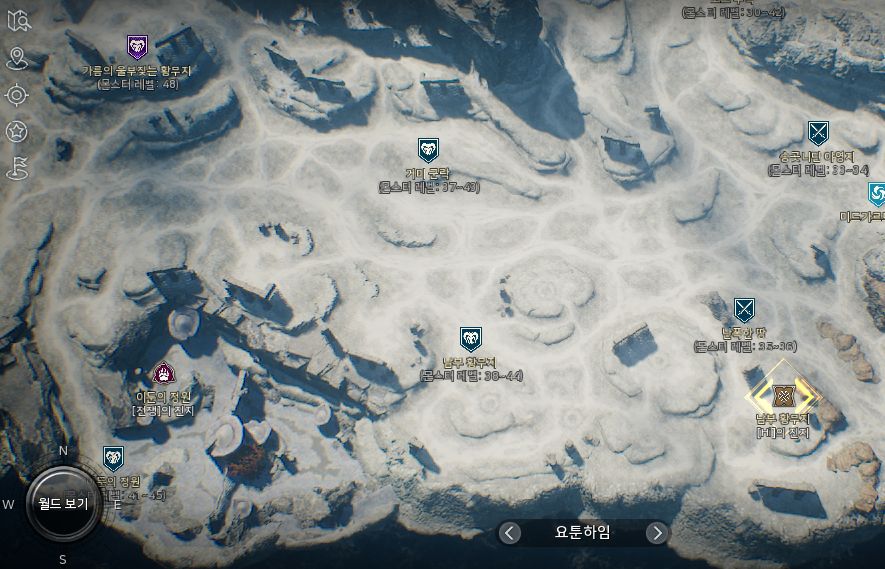Select the monster marker for level 37-43 zone
The image size is (885, 569).
tap(428, 151)
